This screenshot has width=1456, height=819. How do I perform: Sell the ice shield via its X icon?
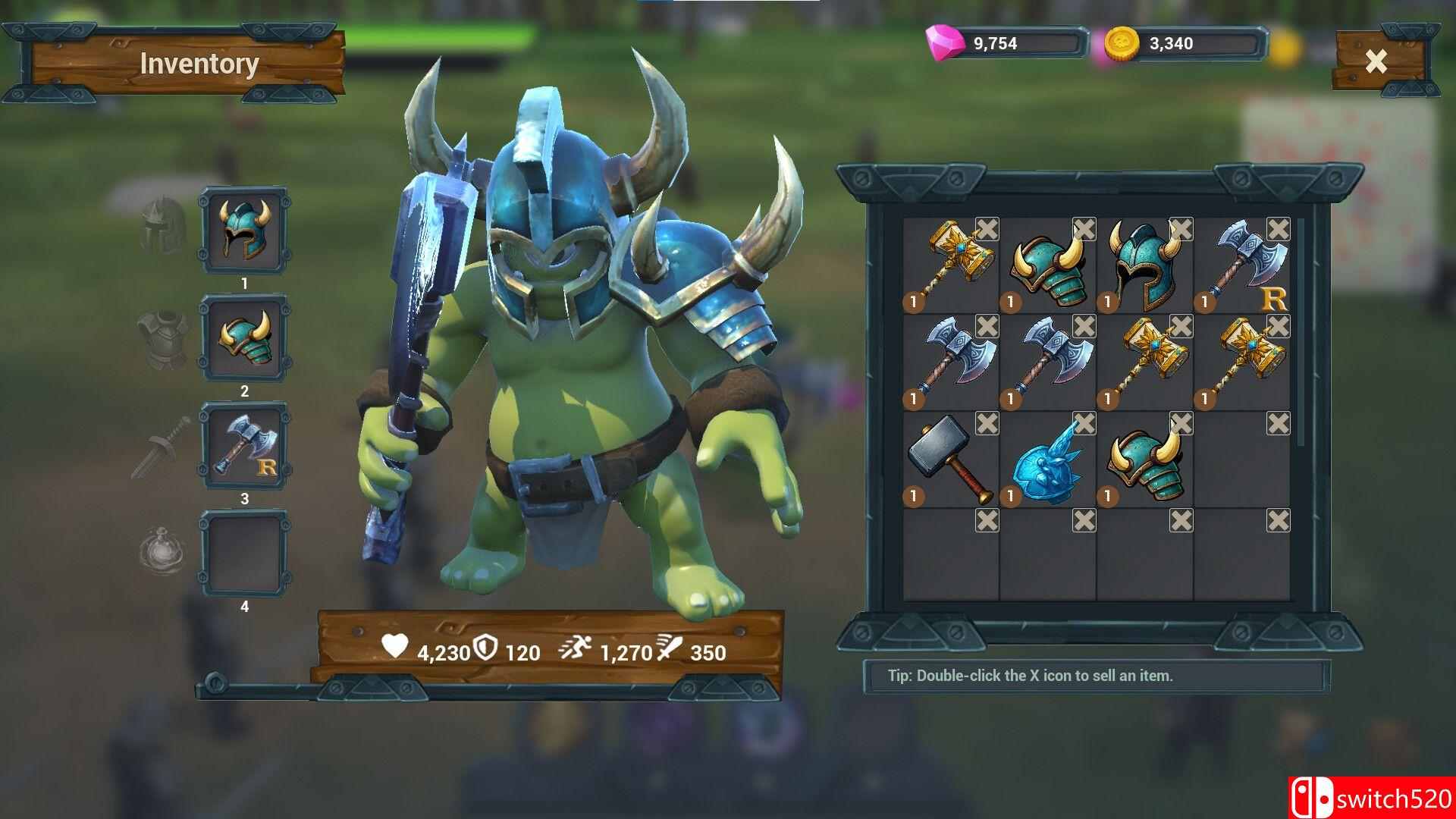[x=1084, y=425]
